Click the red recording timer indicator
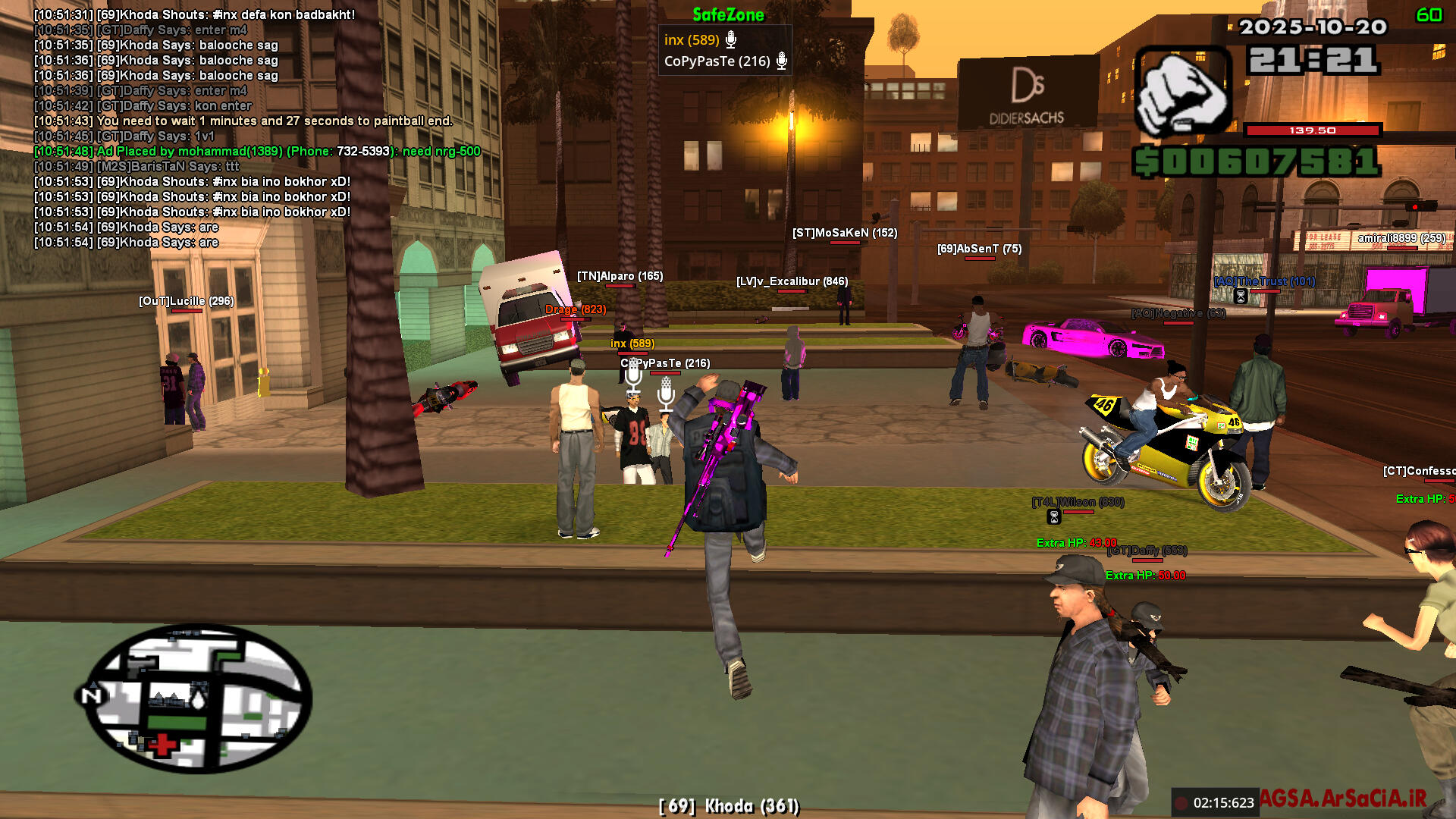The width and height of the screenshot is (1456, 819). point(1181,803)
